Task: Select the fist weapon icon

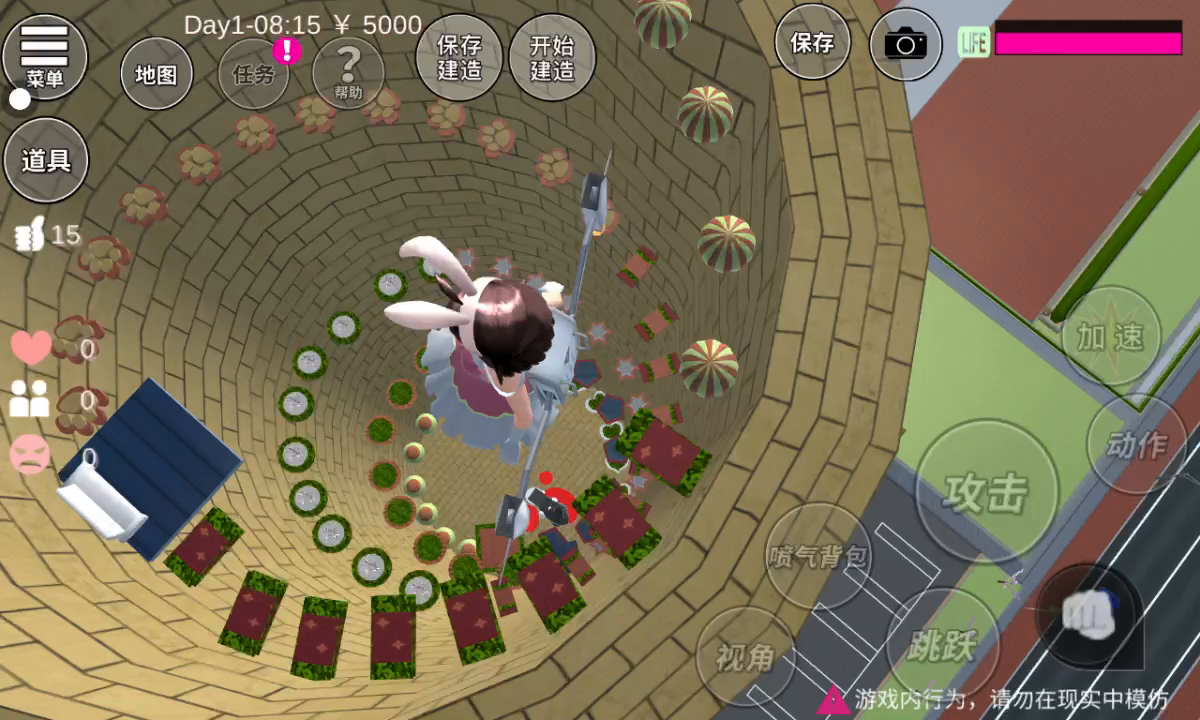Action: click(1089, 612)
